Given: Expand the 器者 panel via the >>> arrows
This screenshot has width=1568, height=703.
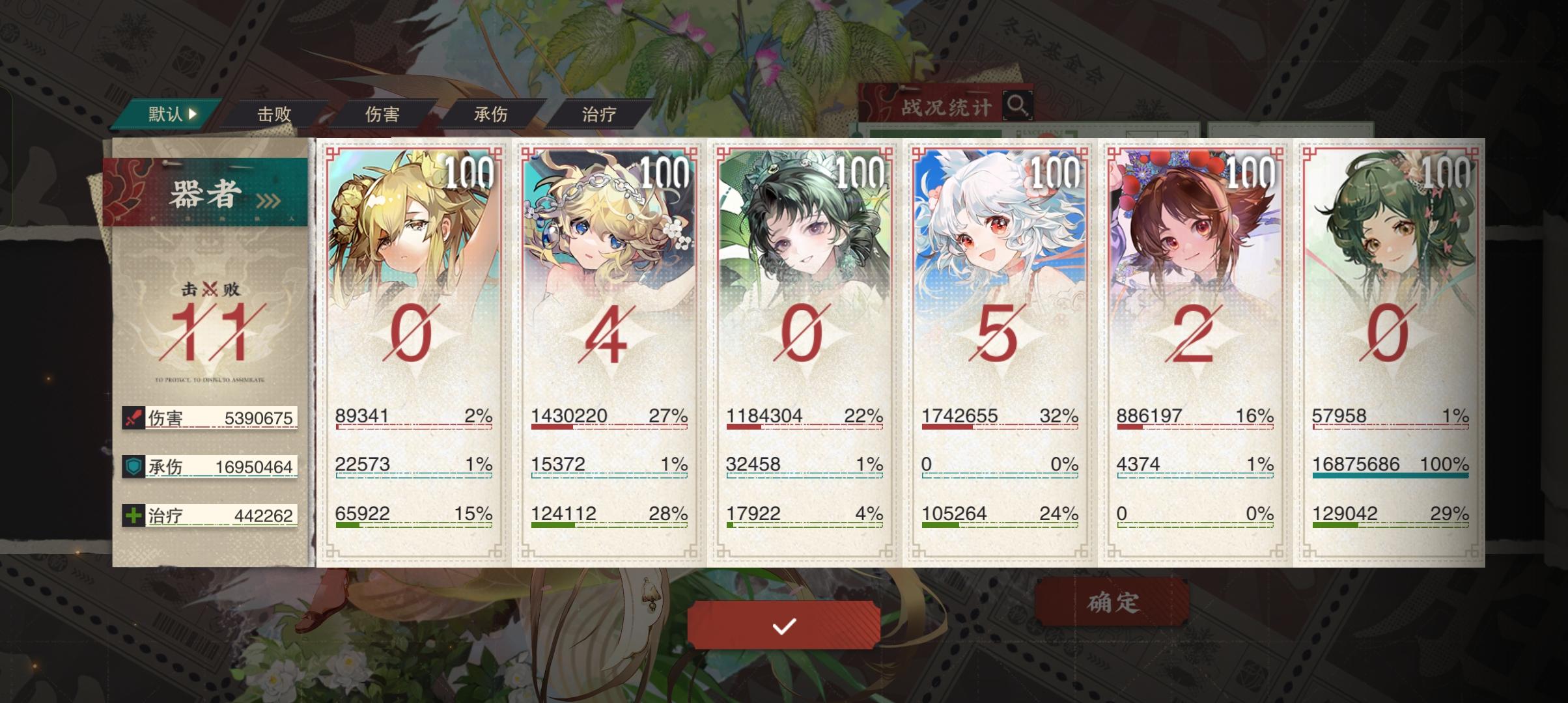Looking at the screenshot, I should pos(268,202).
